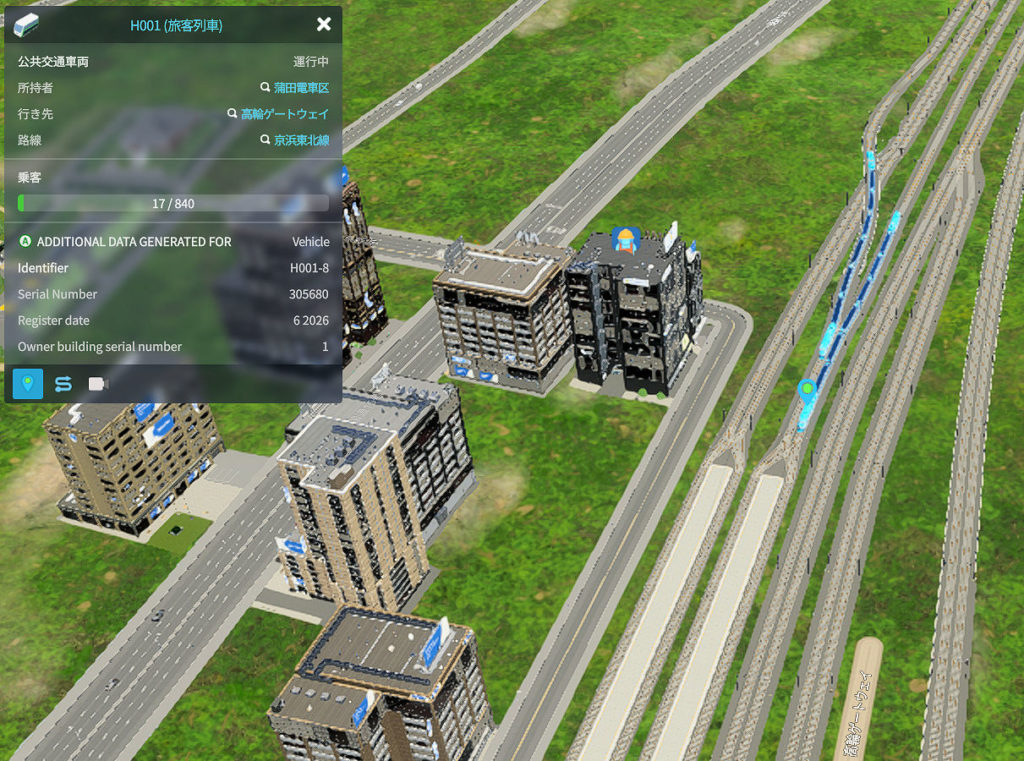The height and width of the screenshot is (761, 1024).
Task: Open the 京浜東北線 line link
Action: (x=301, y=140)
